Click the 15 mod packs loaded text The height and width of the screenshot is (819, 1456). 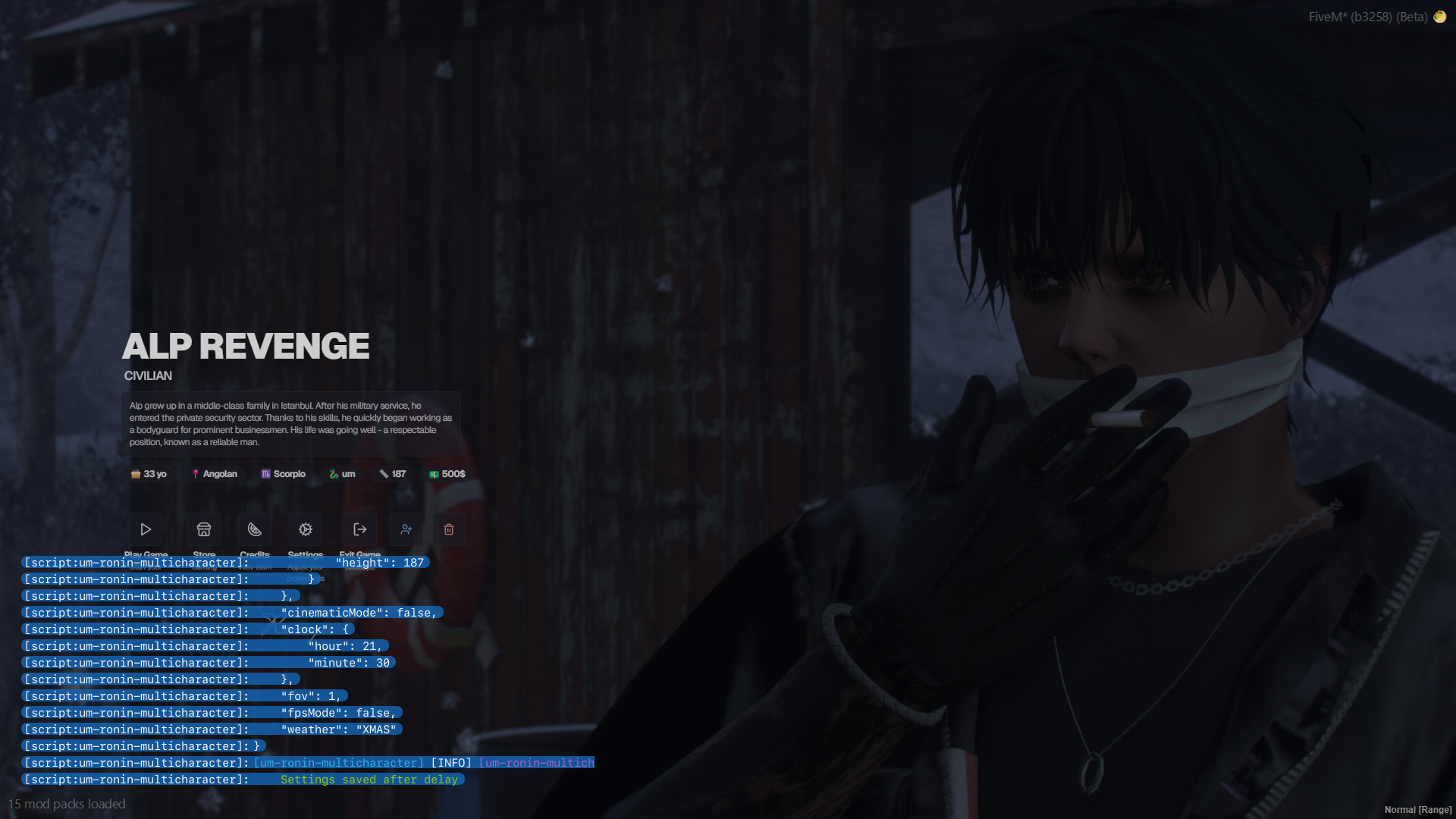(x=67, y=804)
